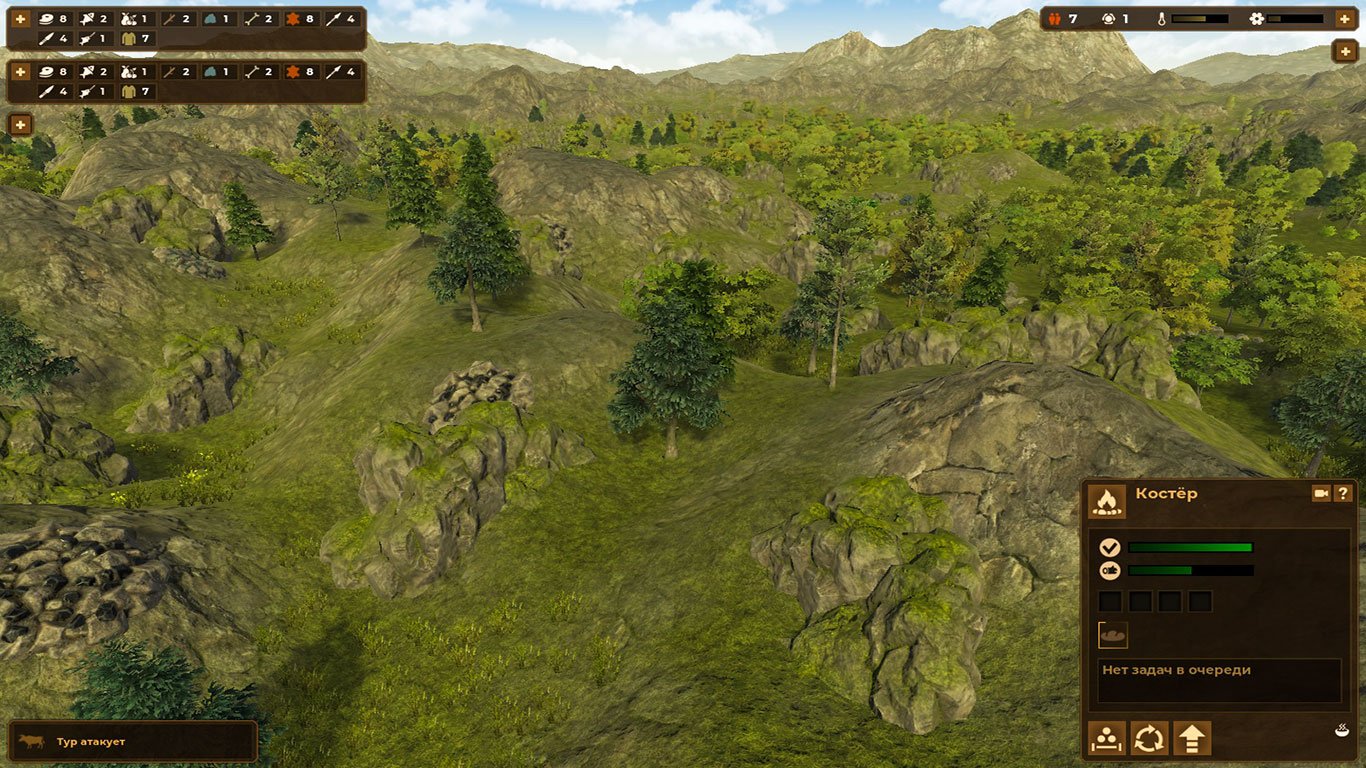Focus camera using the Костёр camera button
This screenshot has height=768, width=1366.
click(1320, 493)
